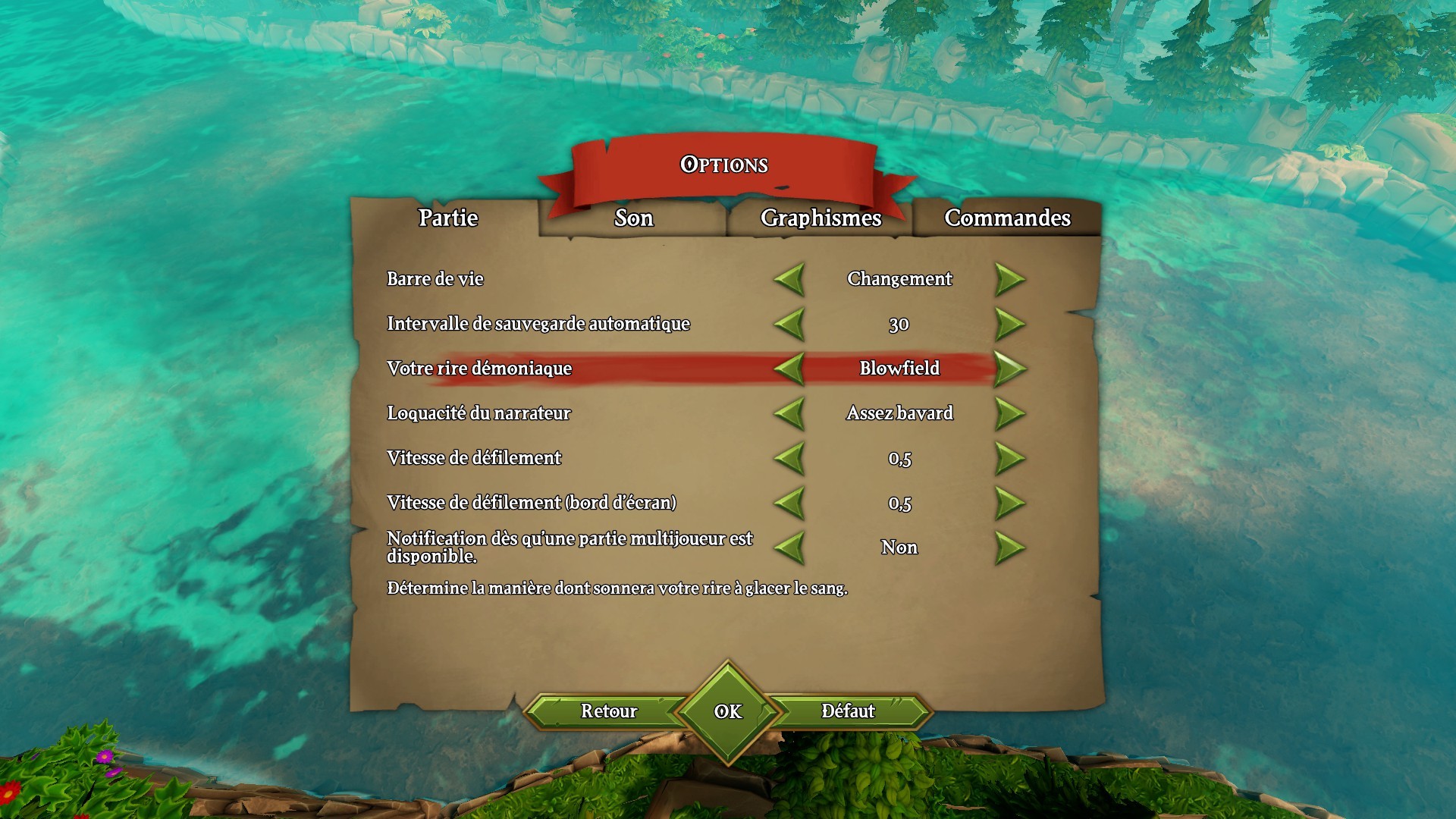
Task: Click the left arrow beside Non
Action: [x=789, y=547]
